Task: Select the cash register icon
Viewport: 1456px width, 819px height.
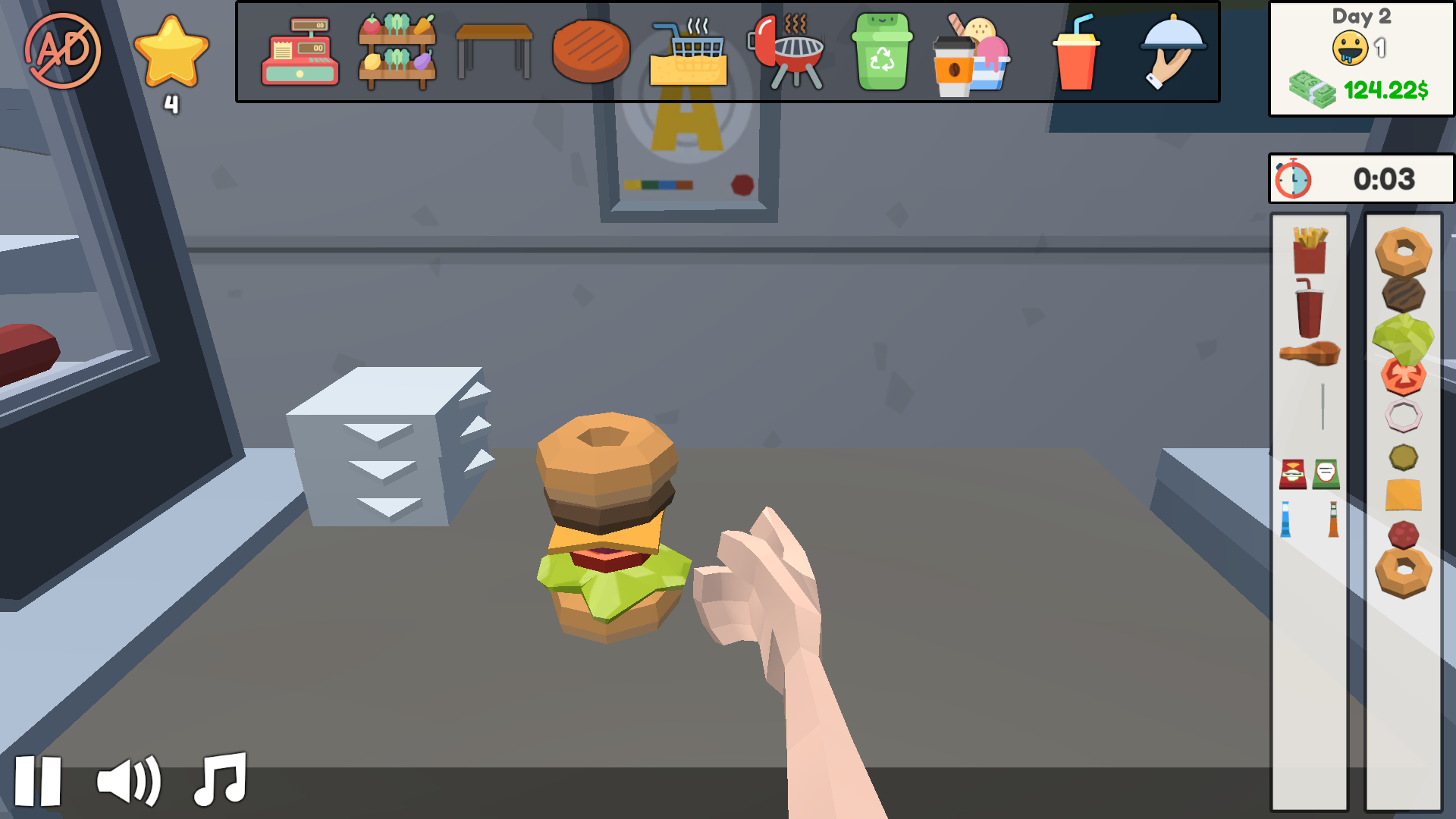Action: point(300,53)
